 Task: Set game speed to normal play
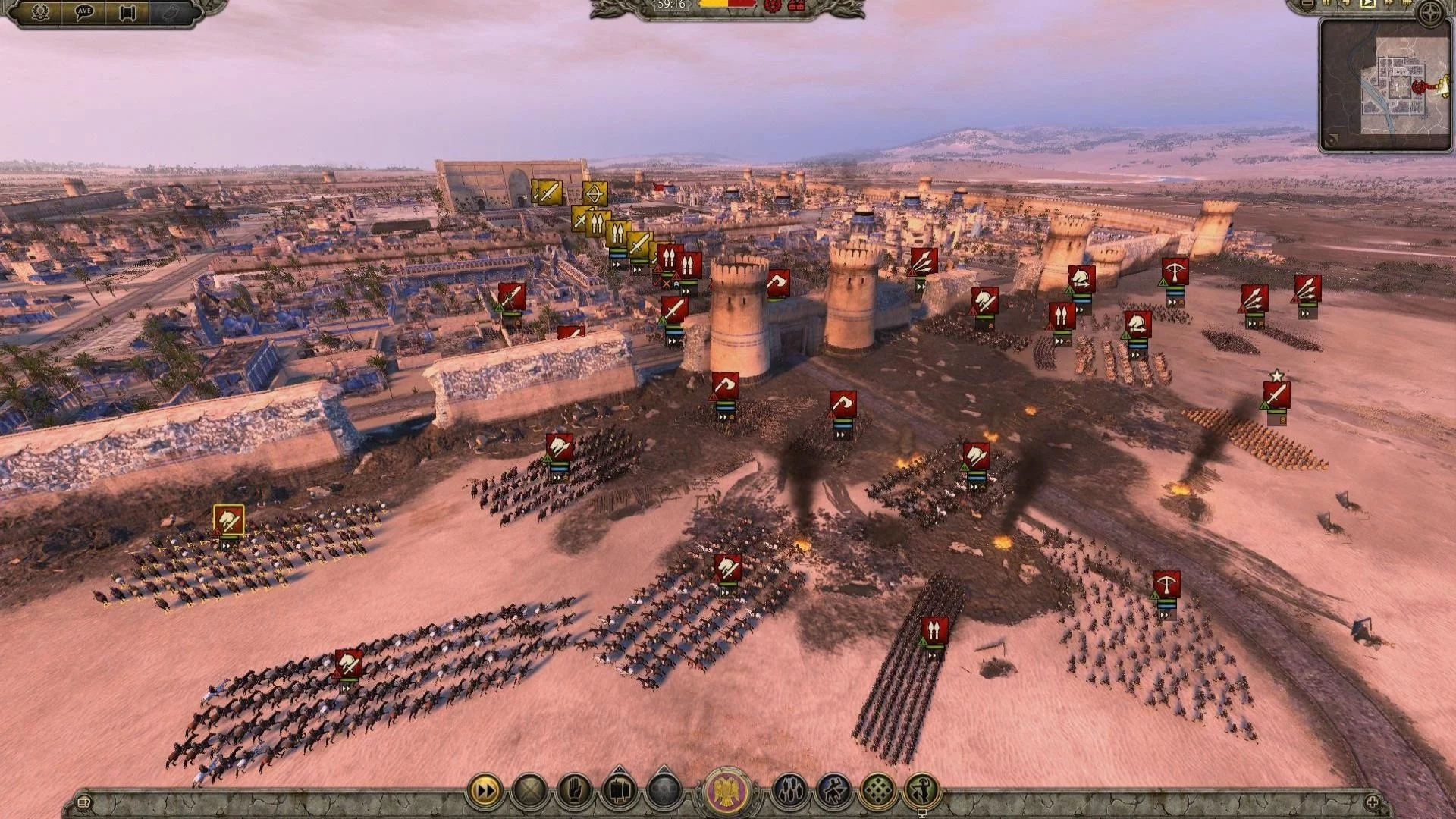pyautogui.click(x=1367, y=4)
